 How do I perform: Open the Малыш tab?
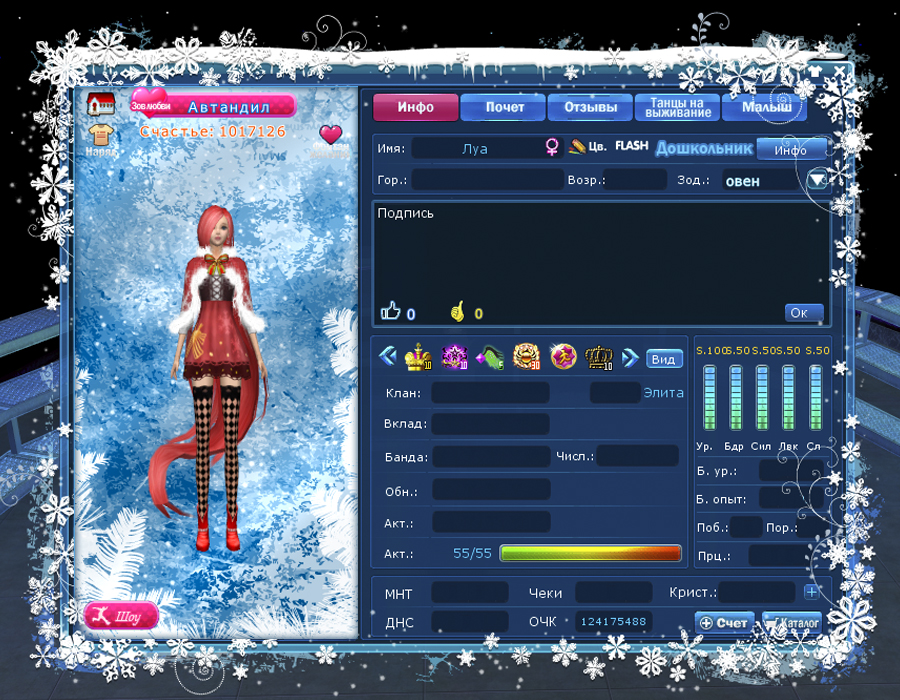764,108
